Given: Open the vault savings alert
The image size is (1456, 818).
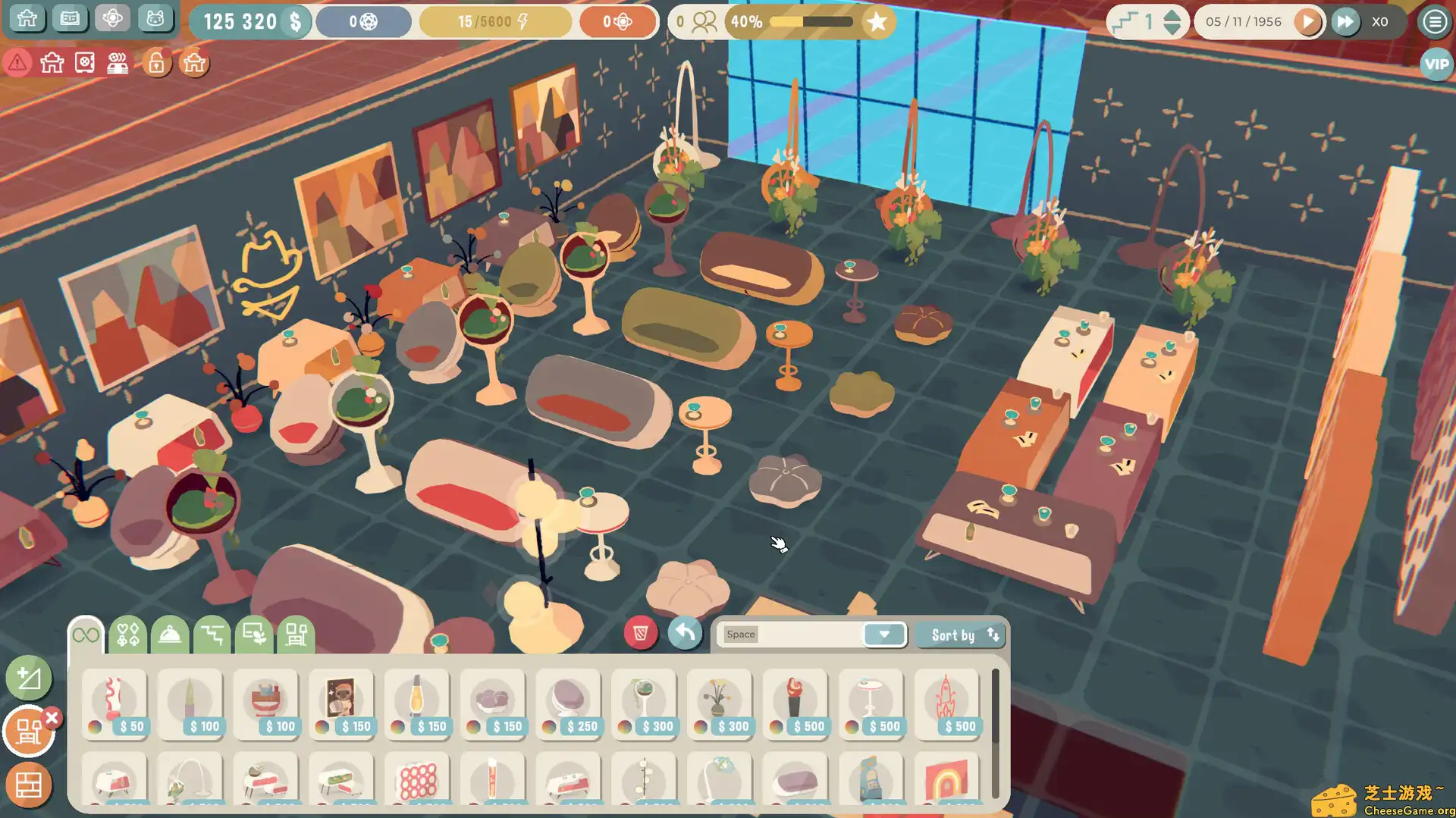Looking at the screenshot, I should [x=85, y=64].
